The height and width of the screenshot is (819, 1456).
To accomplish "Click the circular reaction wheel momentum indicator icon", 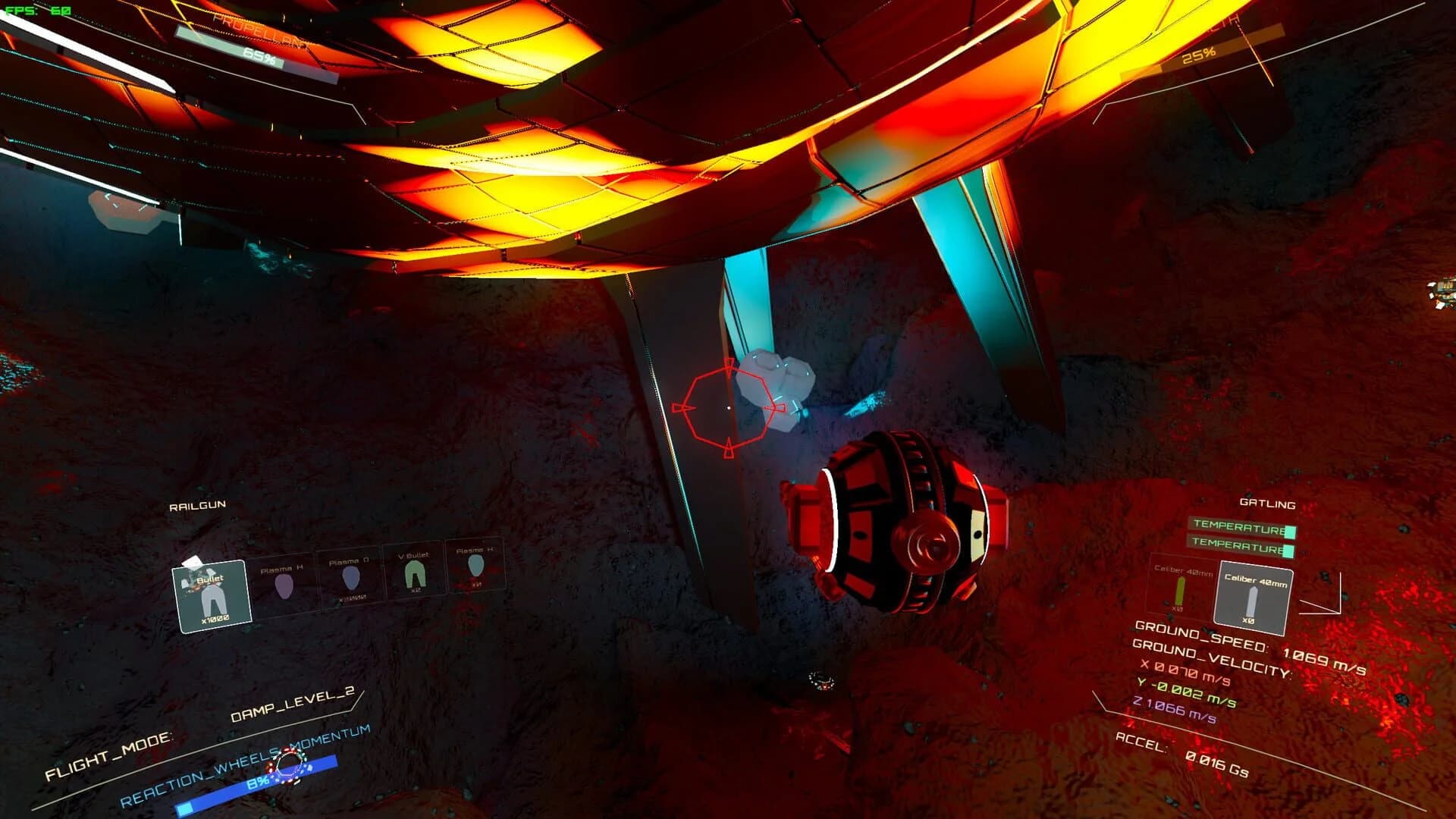I will [x=287, y=762].
